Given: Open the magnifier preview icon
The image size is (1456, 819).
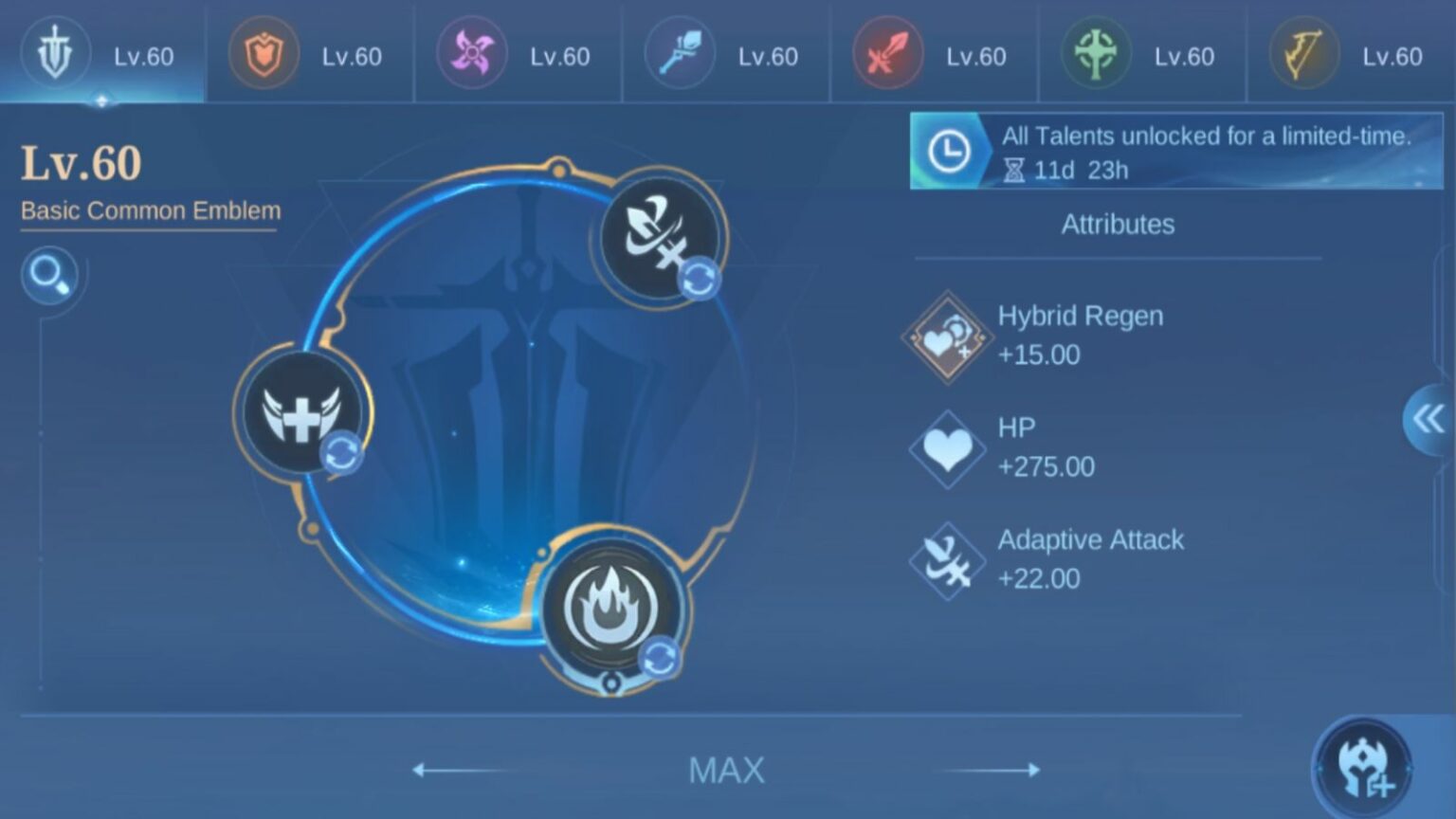Looking at the screenshot, I should click(50, 276).
